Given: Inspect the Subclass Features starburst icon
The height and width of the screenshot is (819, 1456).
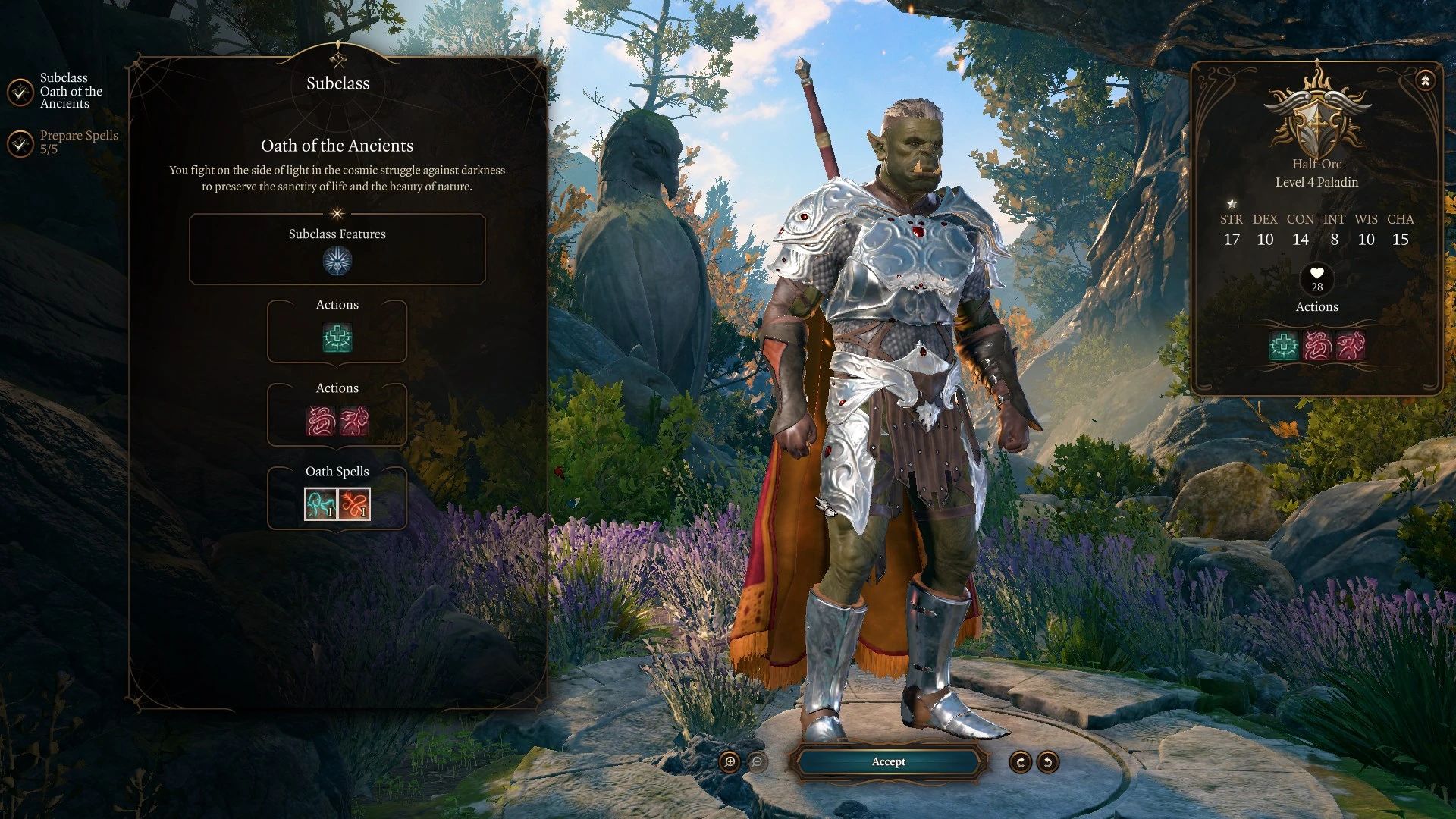Looking at the screenshot, I should coord(337,261).
